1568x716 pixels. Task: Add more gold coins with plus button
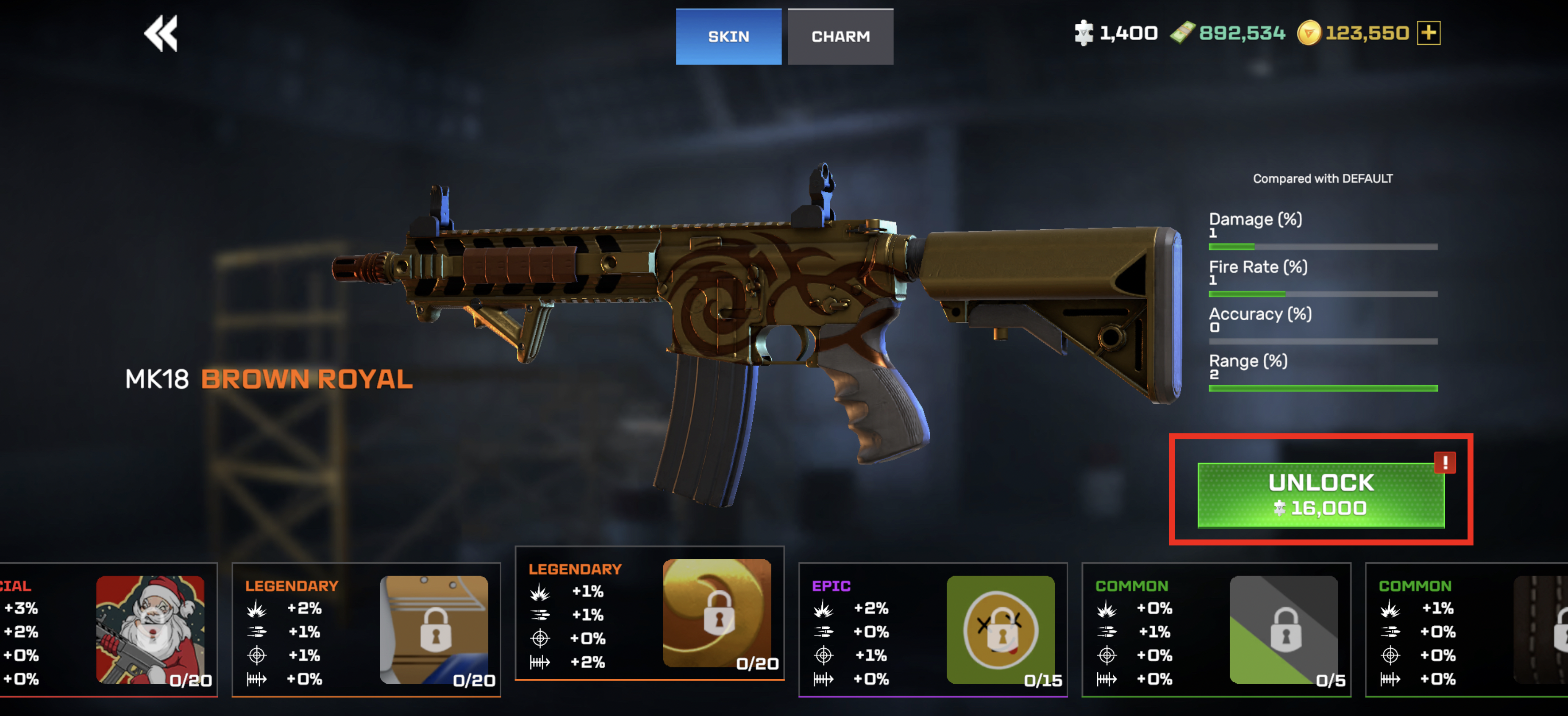1428,33
